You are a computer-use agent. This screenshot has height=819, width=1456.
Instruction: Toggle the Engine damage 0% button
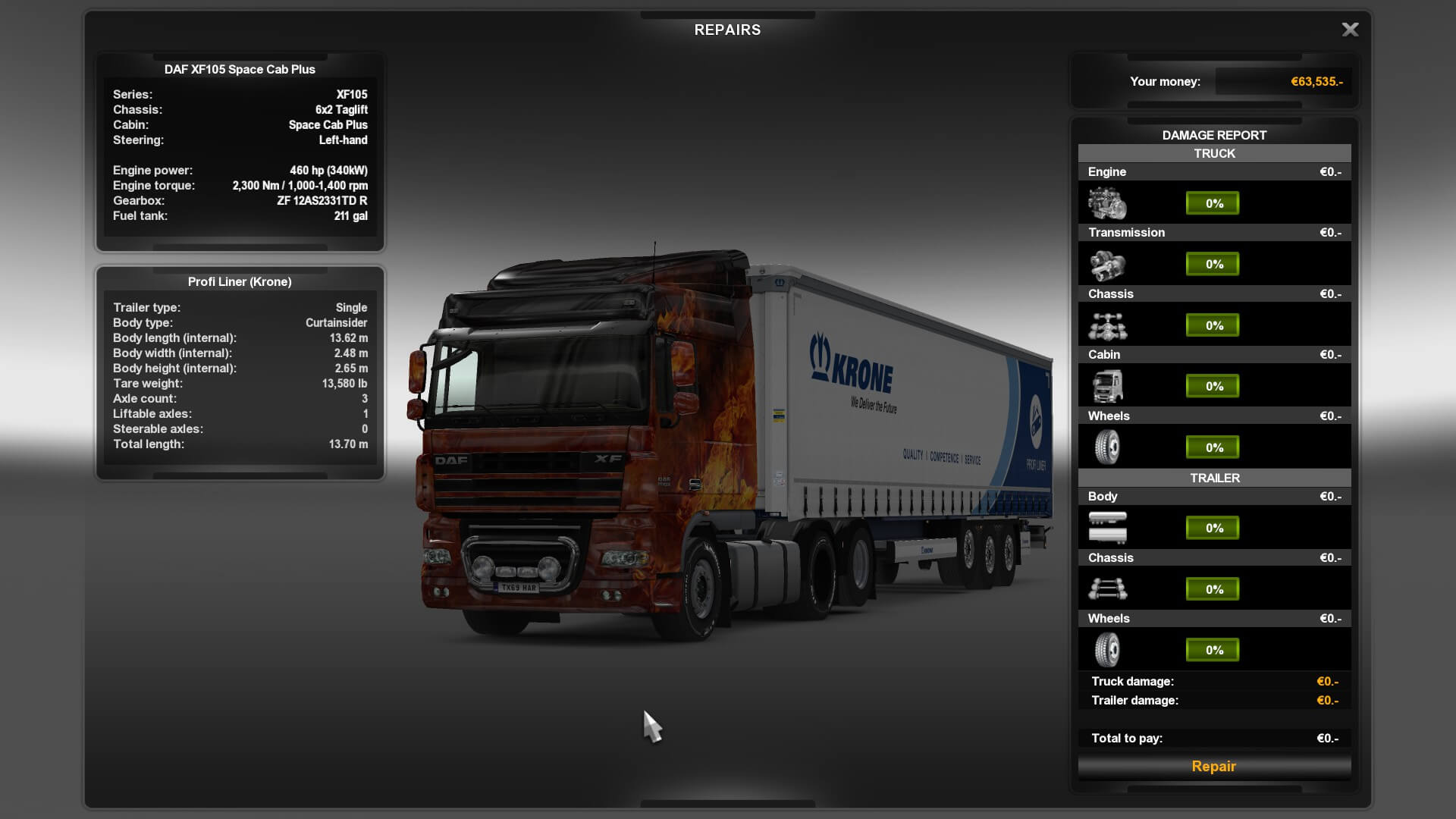[1213, 203]
